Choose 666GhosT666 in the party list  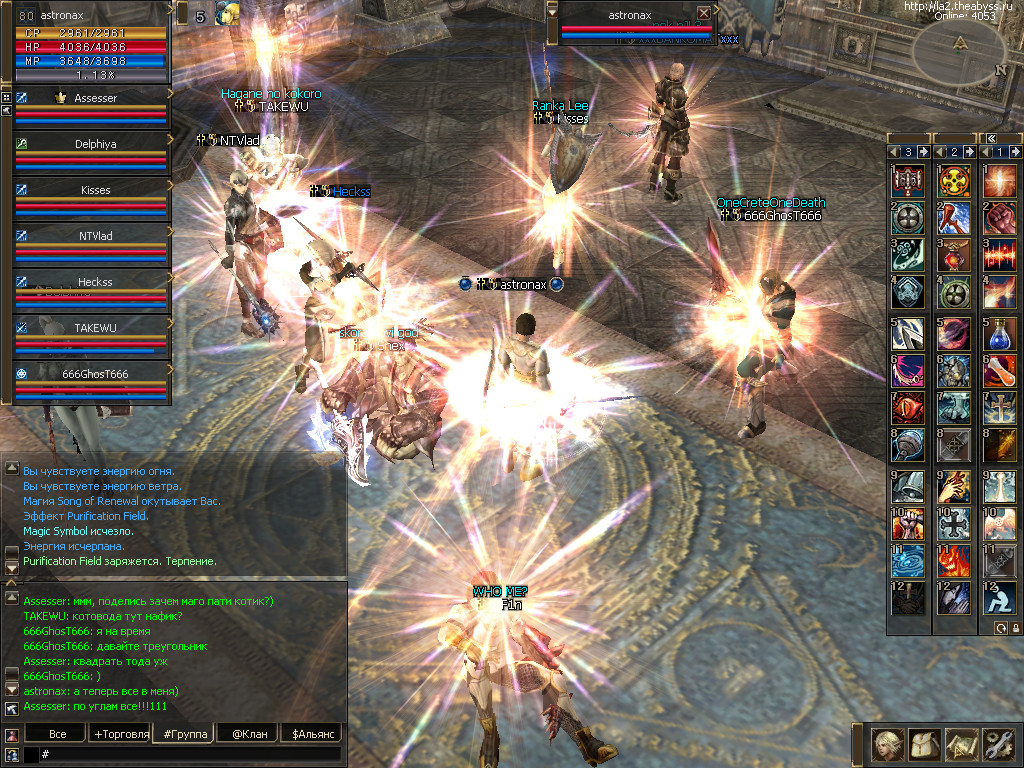pyautogui.click(x=95, y=373)
